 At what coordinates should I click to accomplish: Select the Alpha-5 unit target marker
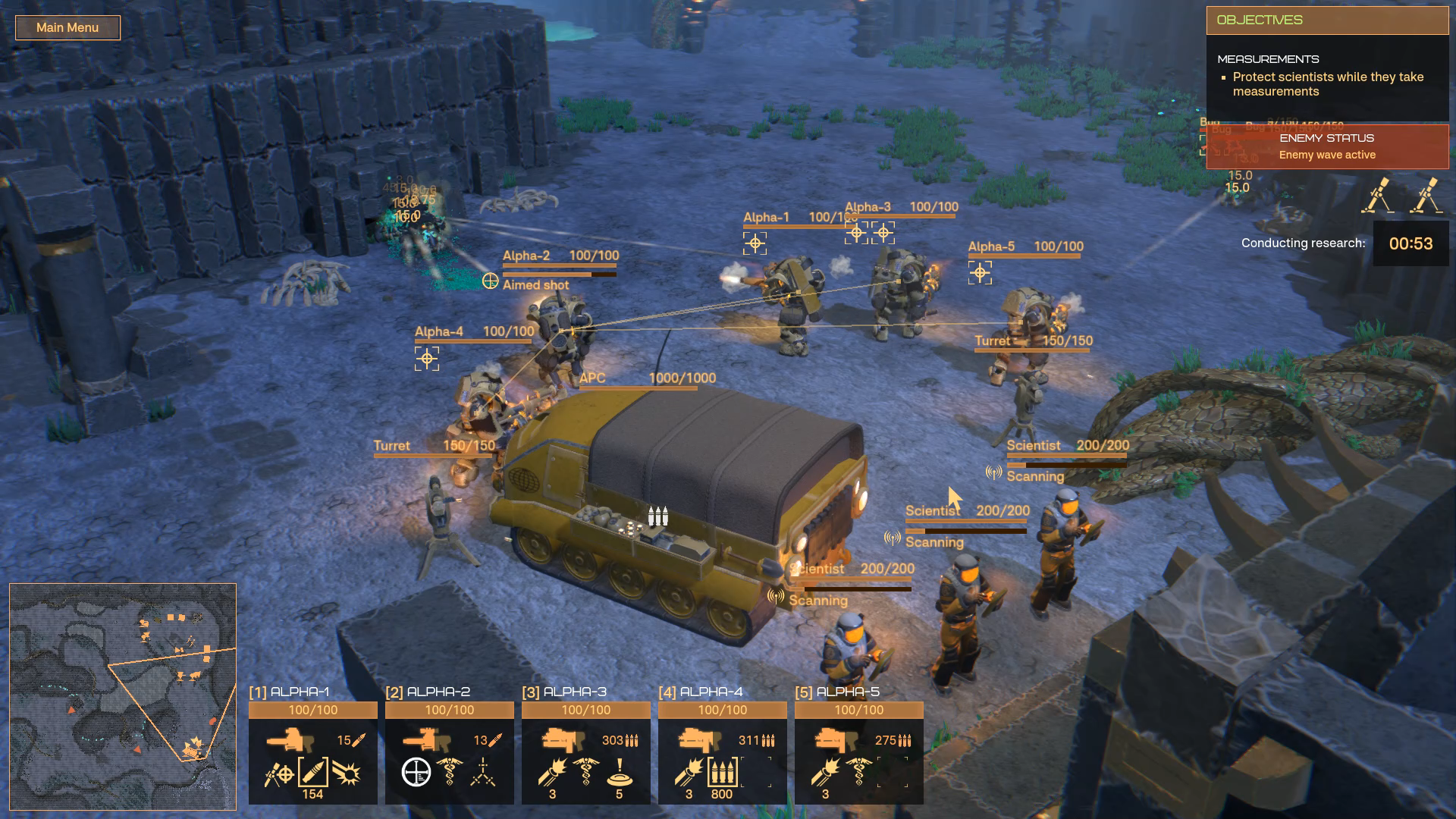tap(980, 272)
